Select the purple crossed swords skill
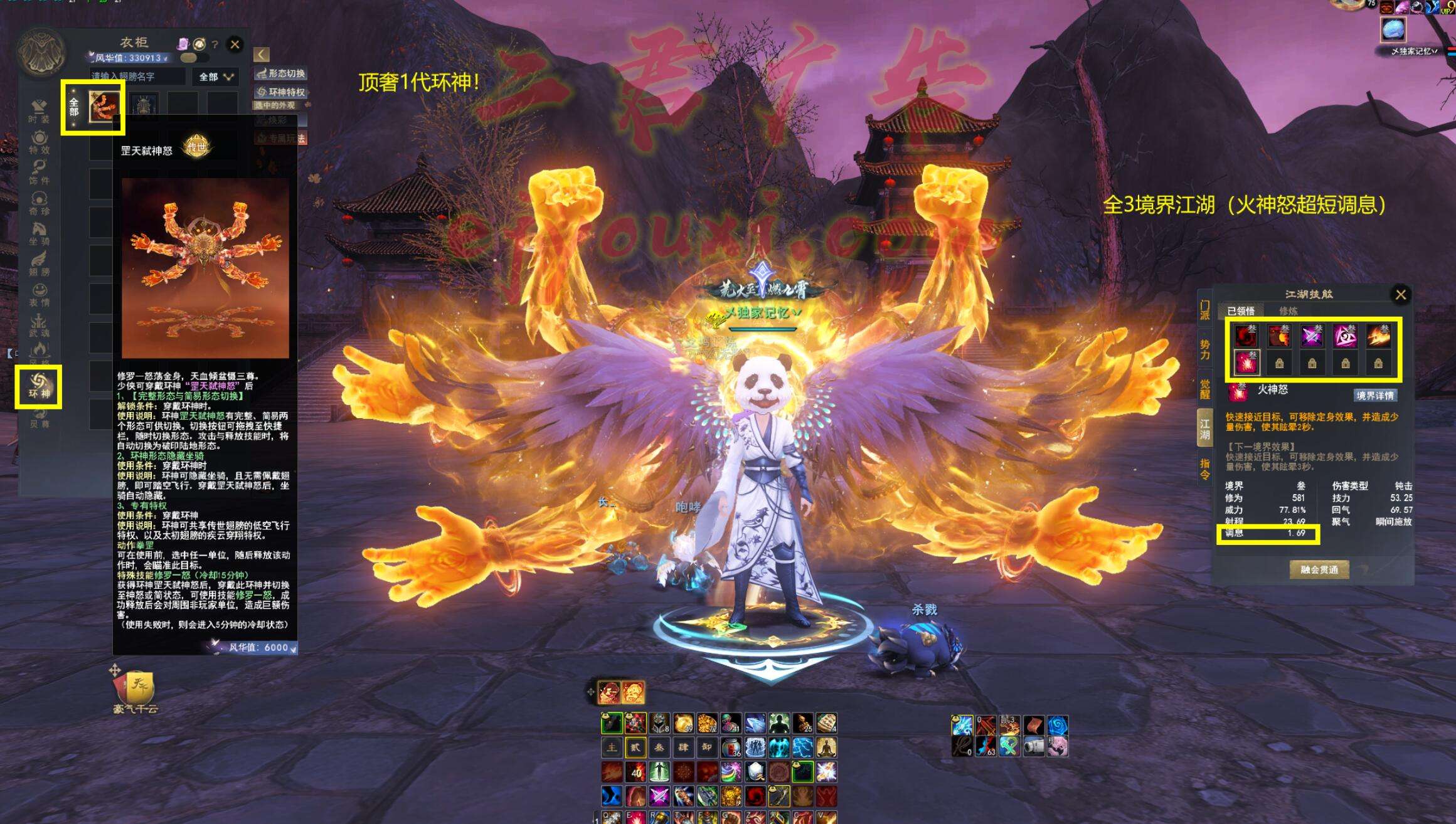 (x=1312, y=336)
